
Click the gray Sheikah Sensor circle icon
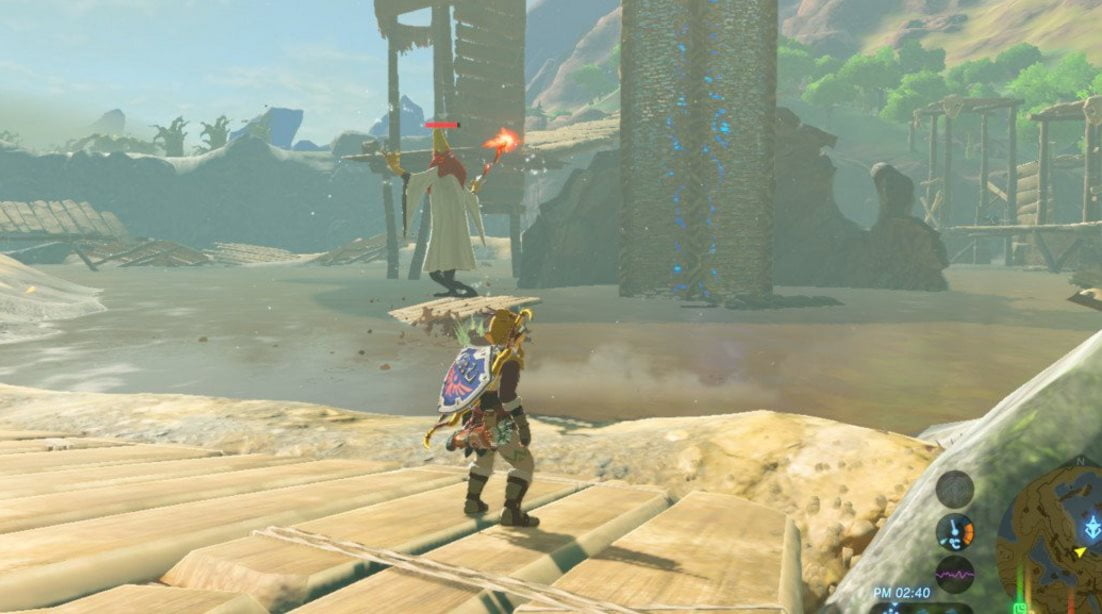(x=954, y=489)
